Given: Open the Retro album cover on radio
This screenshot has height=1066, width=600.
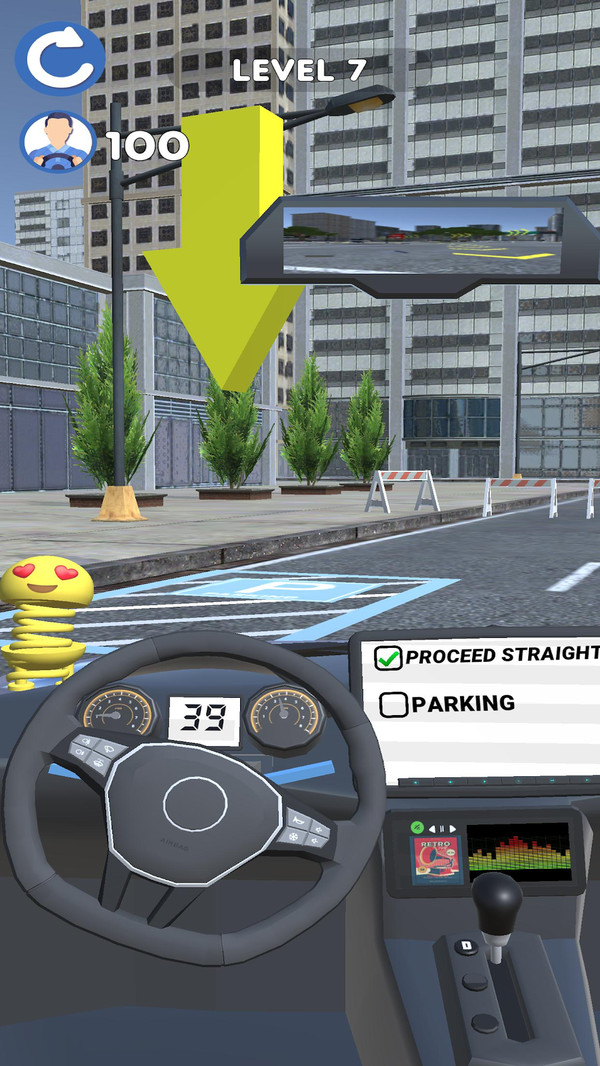Looking at the screenshot, I should tap(437, 859).
